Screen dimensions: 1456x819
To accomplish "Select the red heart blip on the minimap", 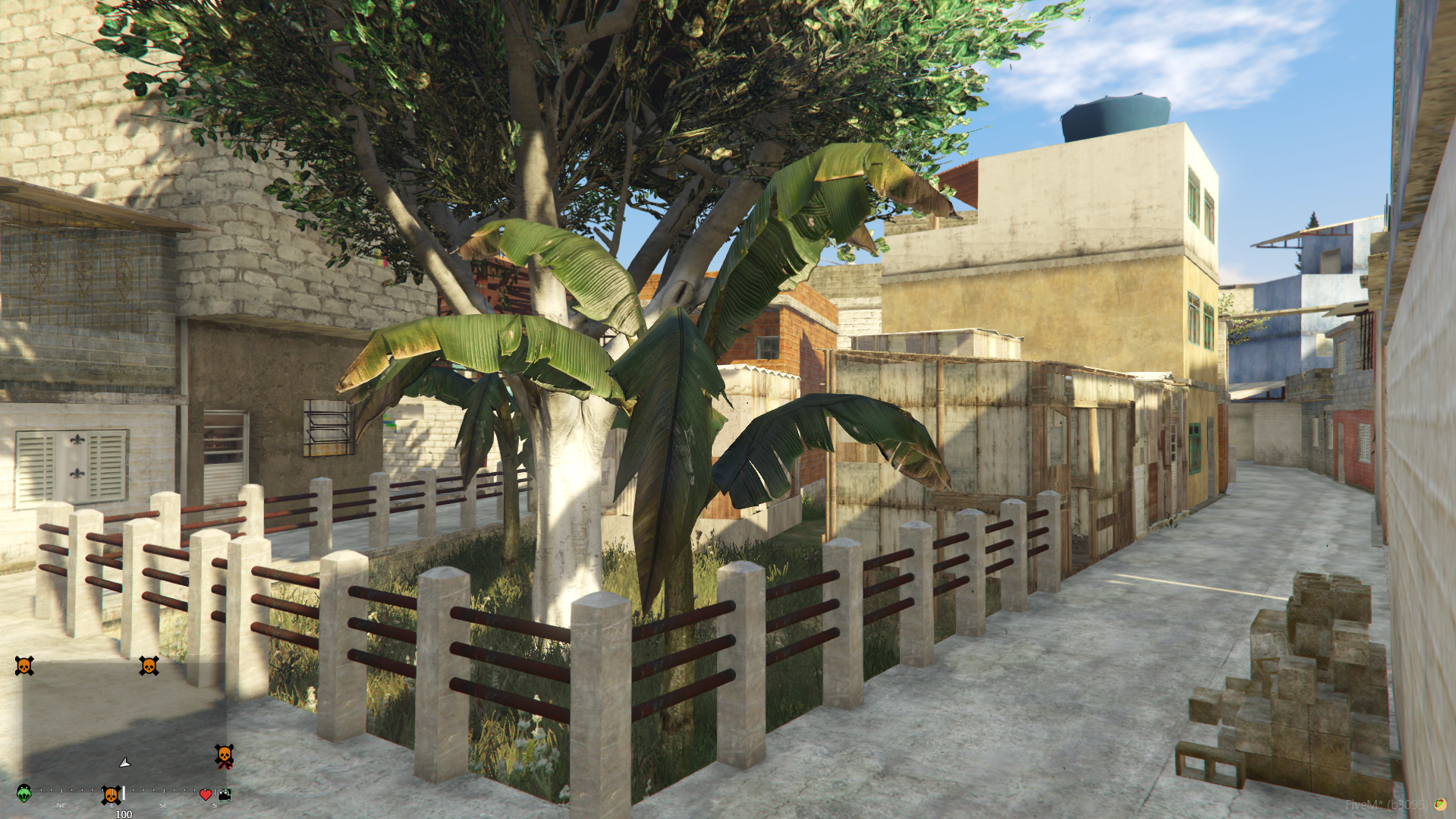I will click(x=206, y=795).
